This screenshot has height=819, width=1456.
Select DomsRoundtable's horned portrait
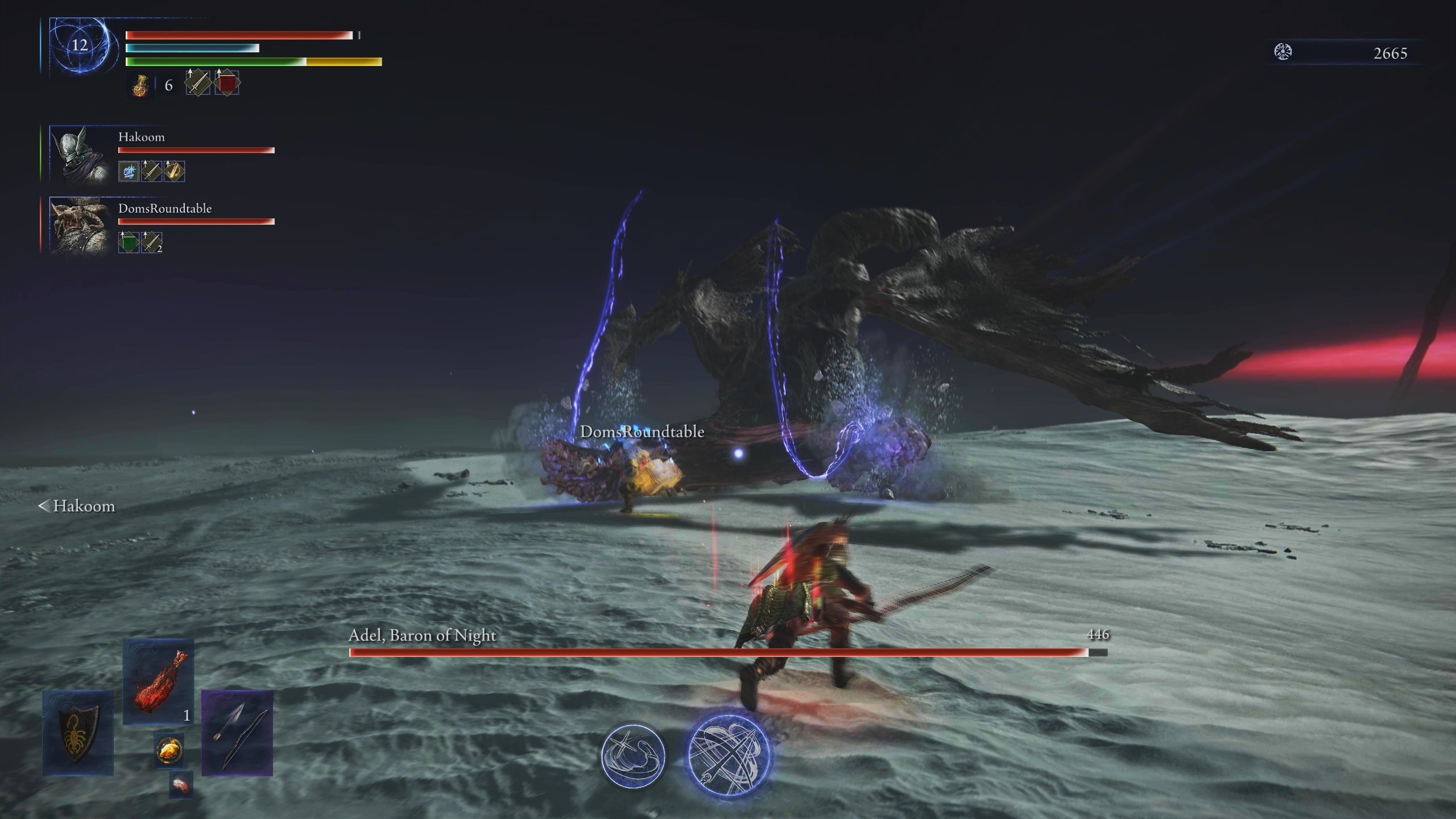tap(79, 225)
